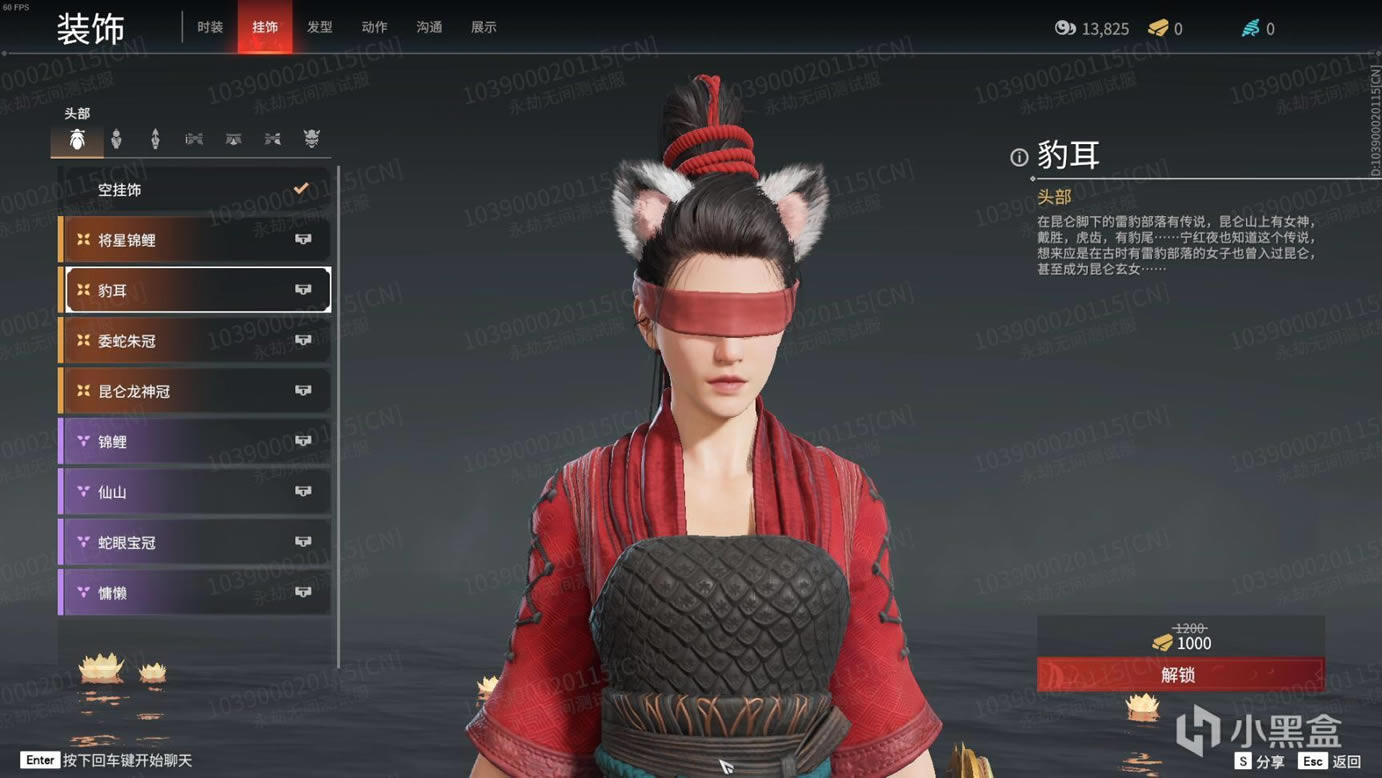Image resolution: width=1382 pixels, height=778 pixels.
Task: Select the 仙山 accessory
Action: (195, 492)
